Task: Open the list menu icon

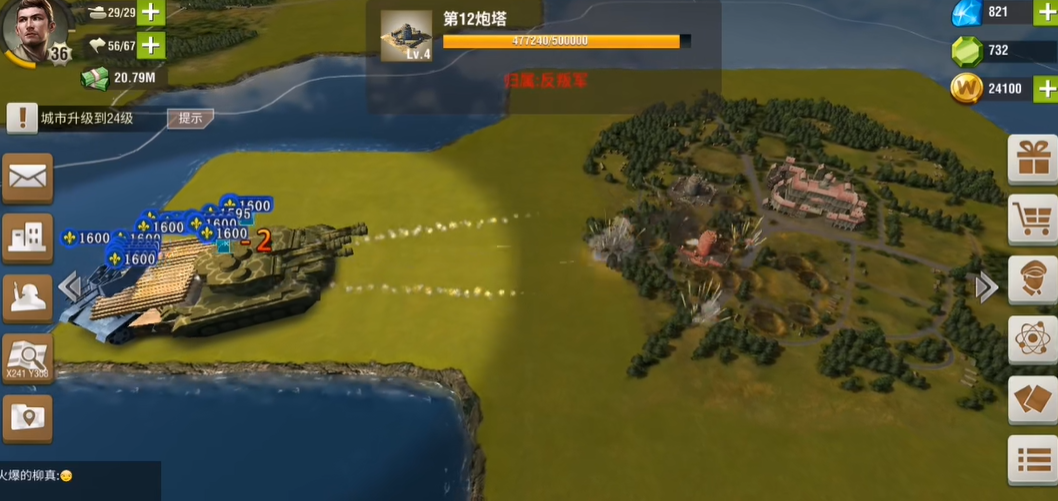Action: point(1032,460)
